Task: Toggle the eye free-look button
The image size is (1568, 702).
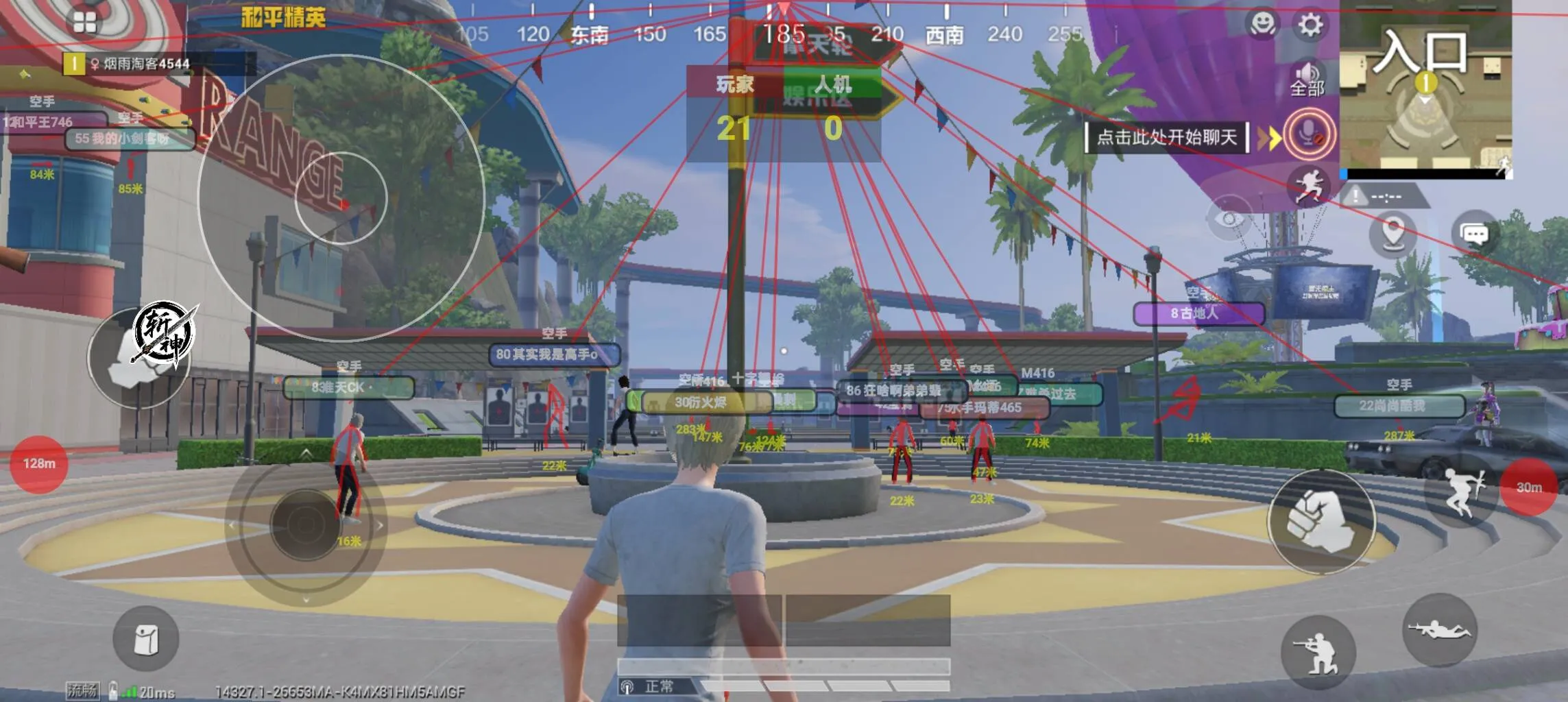Action: (x=1229, y=218)
